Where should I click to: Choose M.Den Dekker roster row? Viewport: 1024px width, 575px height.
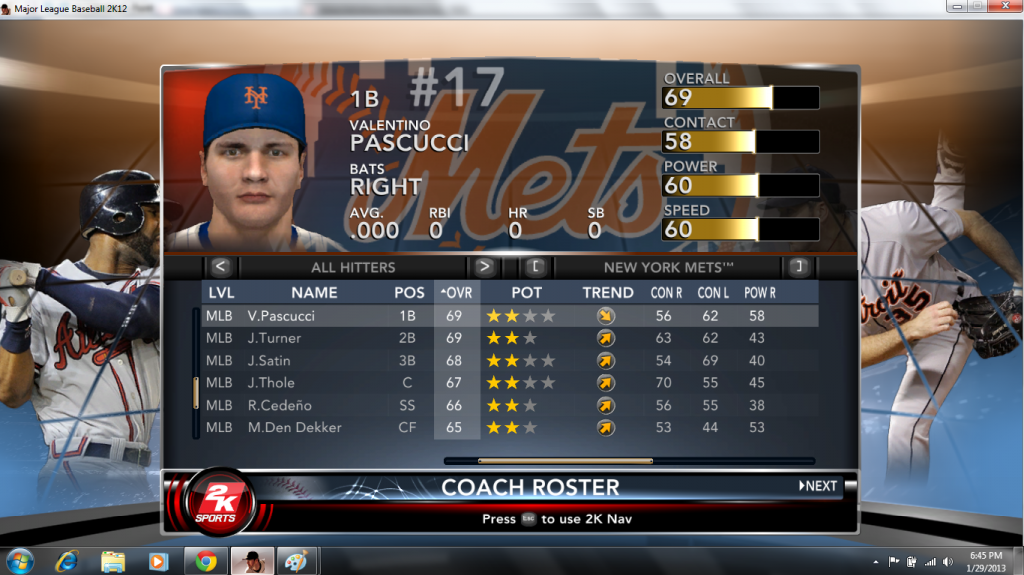[x=294, y=427]
